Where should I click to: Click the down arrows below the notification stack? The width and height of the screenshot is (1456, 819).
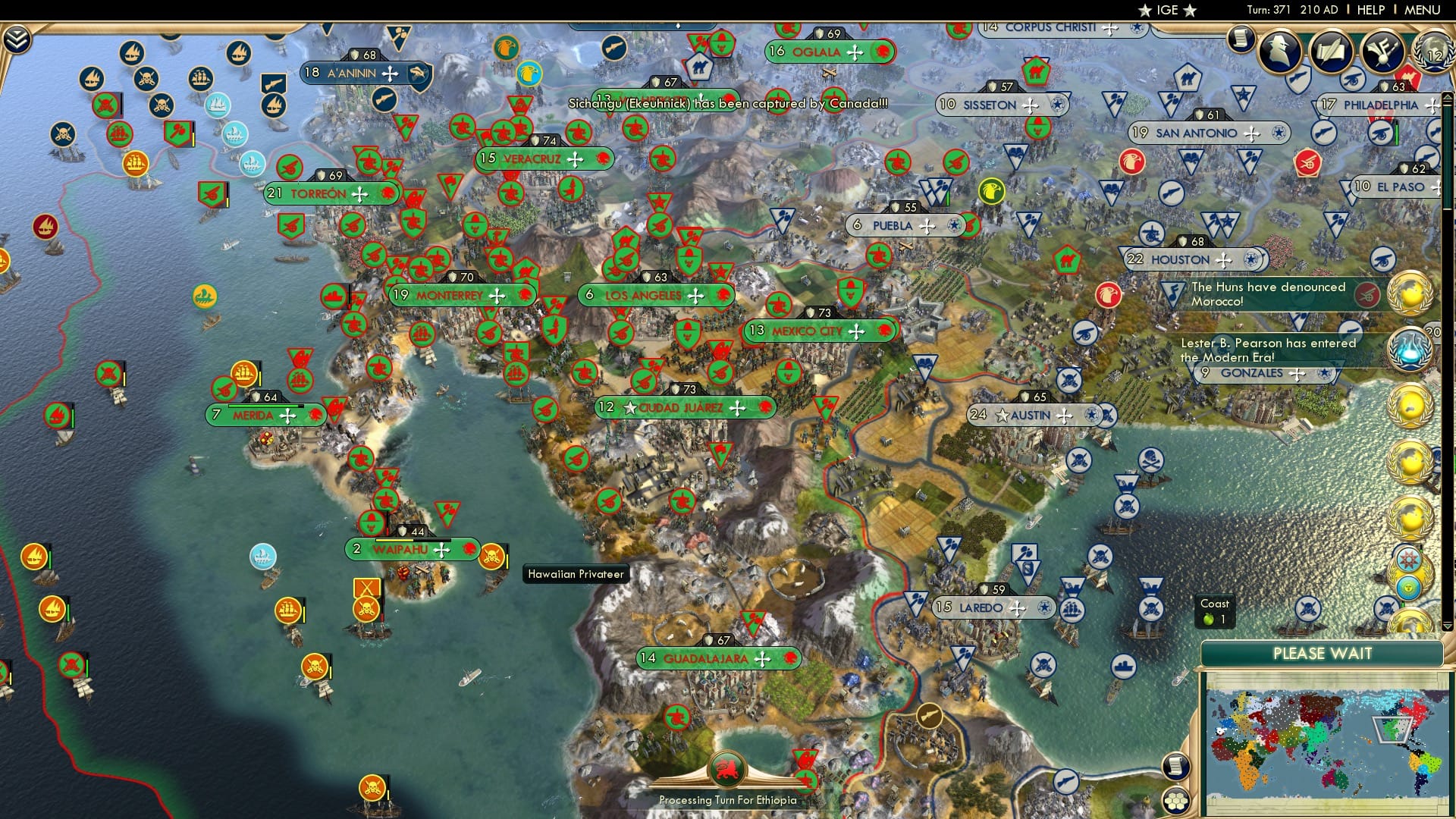click(1448, 626)
